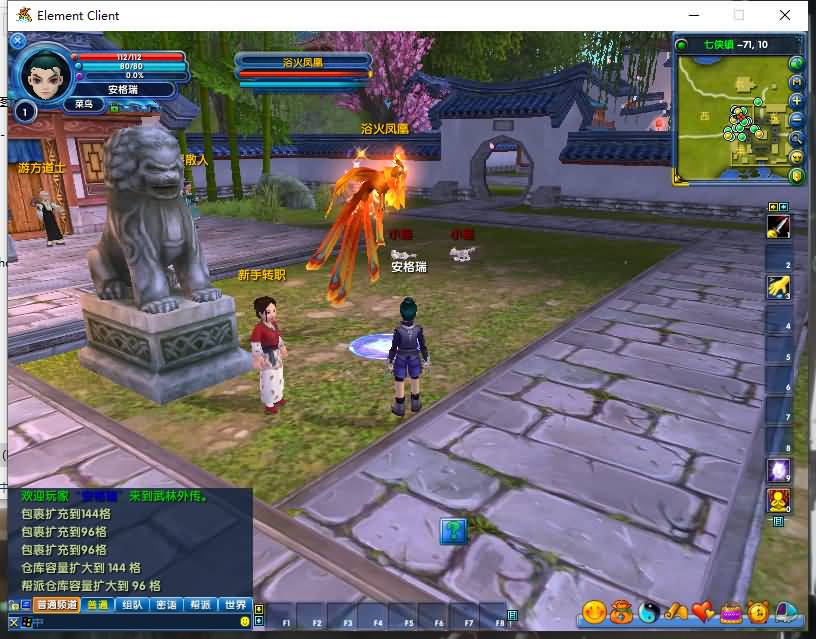Open the smiley face menu icon
Image resolution: width=816 pixels, height=639 pixels.
click(594, 610)
